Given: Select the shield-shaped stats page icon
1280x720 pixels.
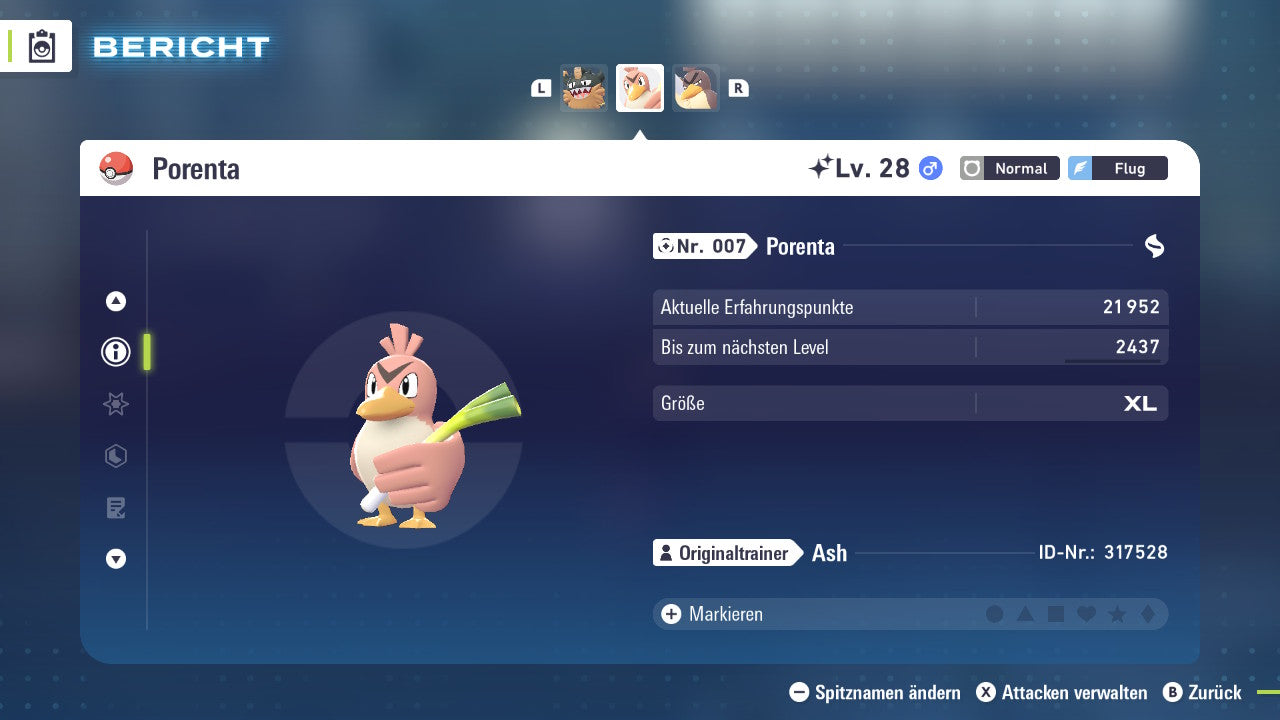Looking at the screenshot, I should [115, 456].
